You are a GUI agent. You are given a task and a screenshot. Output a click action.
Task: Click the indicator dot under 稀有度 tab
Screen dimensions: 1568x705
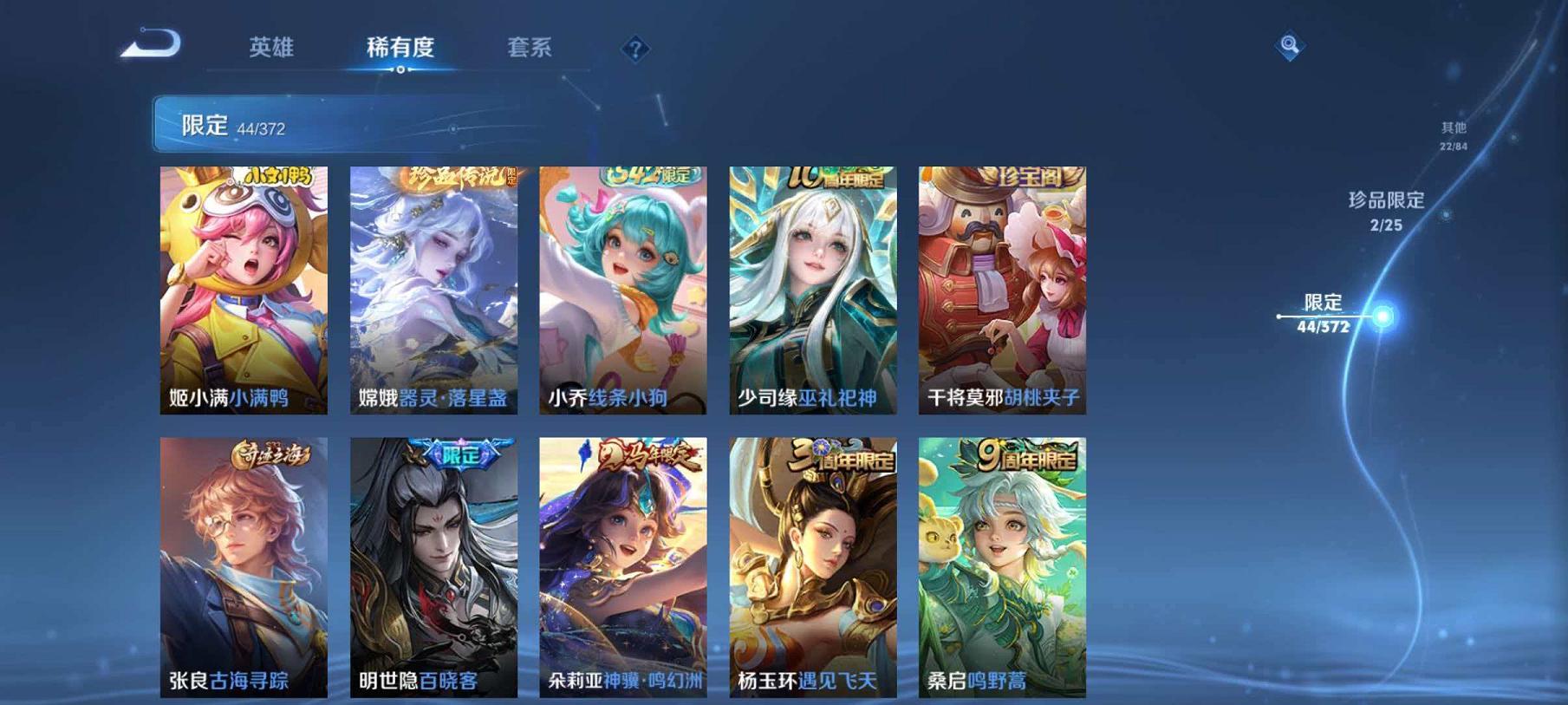click(x=399, y=68)
